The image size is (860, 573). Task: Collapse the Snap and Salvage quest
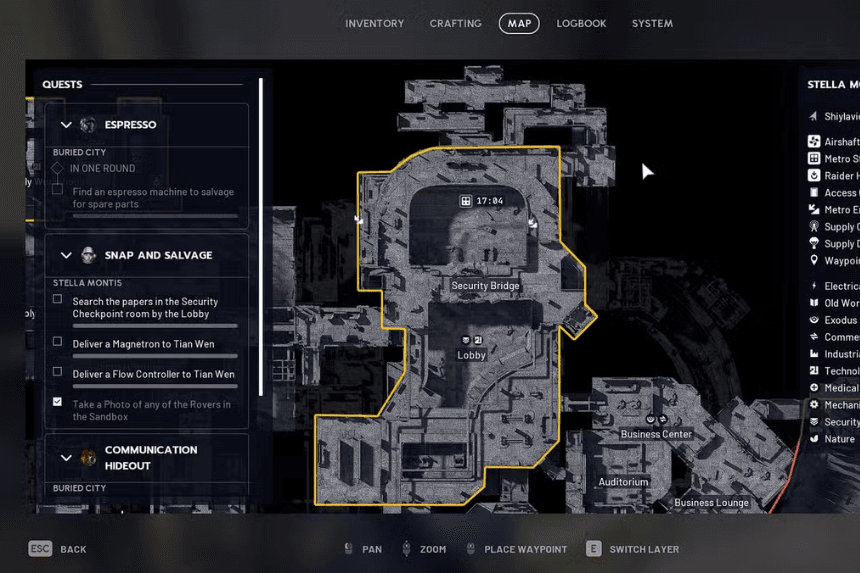coord(67,255)
